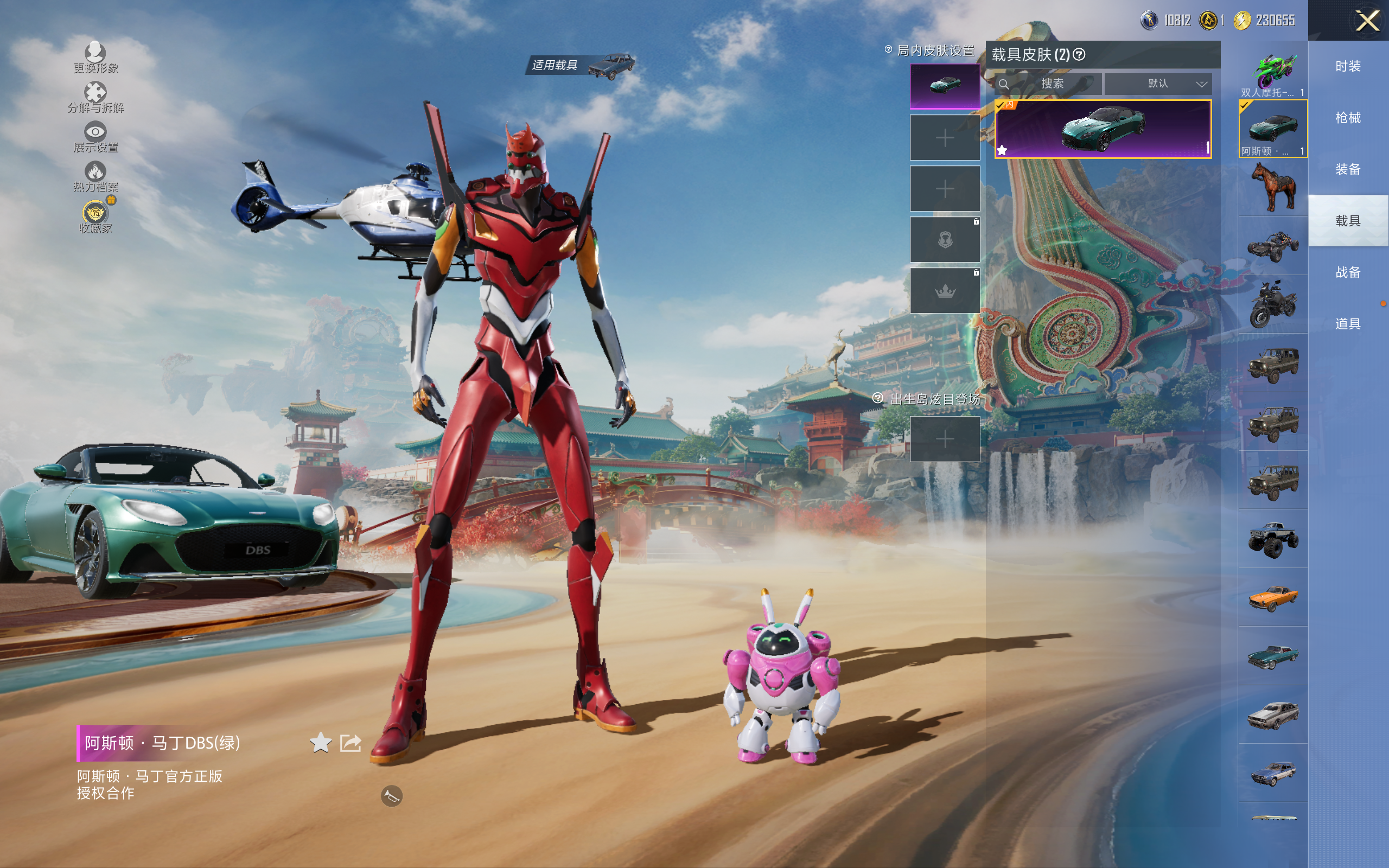This screenshot has height=868, width=1389.
Task: Switch to the 时装 tab
Action: (x=1348, y=67)
